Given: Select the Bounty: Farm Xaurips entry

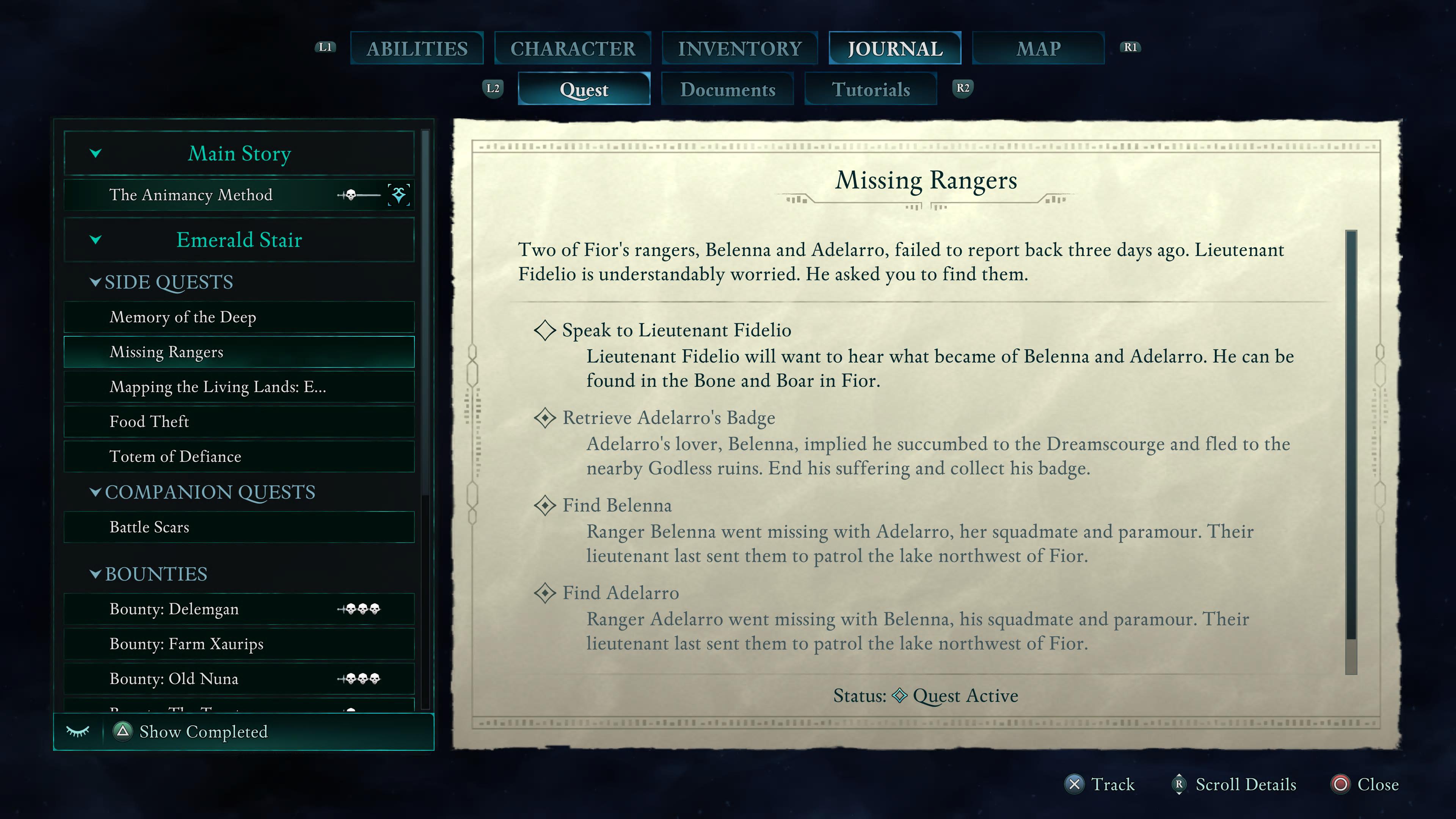Looking at the screenshot, I should (x=187, y=644).
